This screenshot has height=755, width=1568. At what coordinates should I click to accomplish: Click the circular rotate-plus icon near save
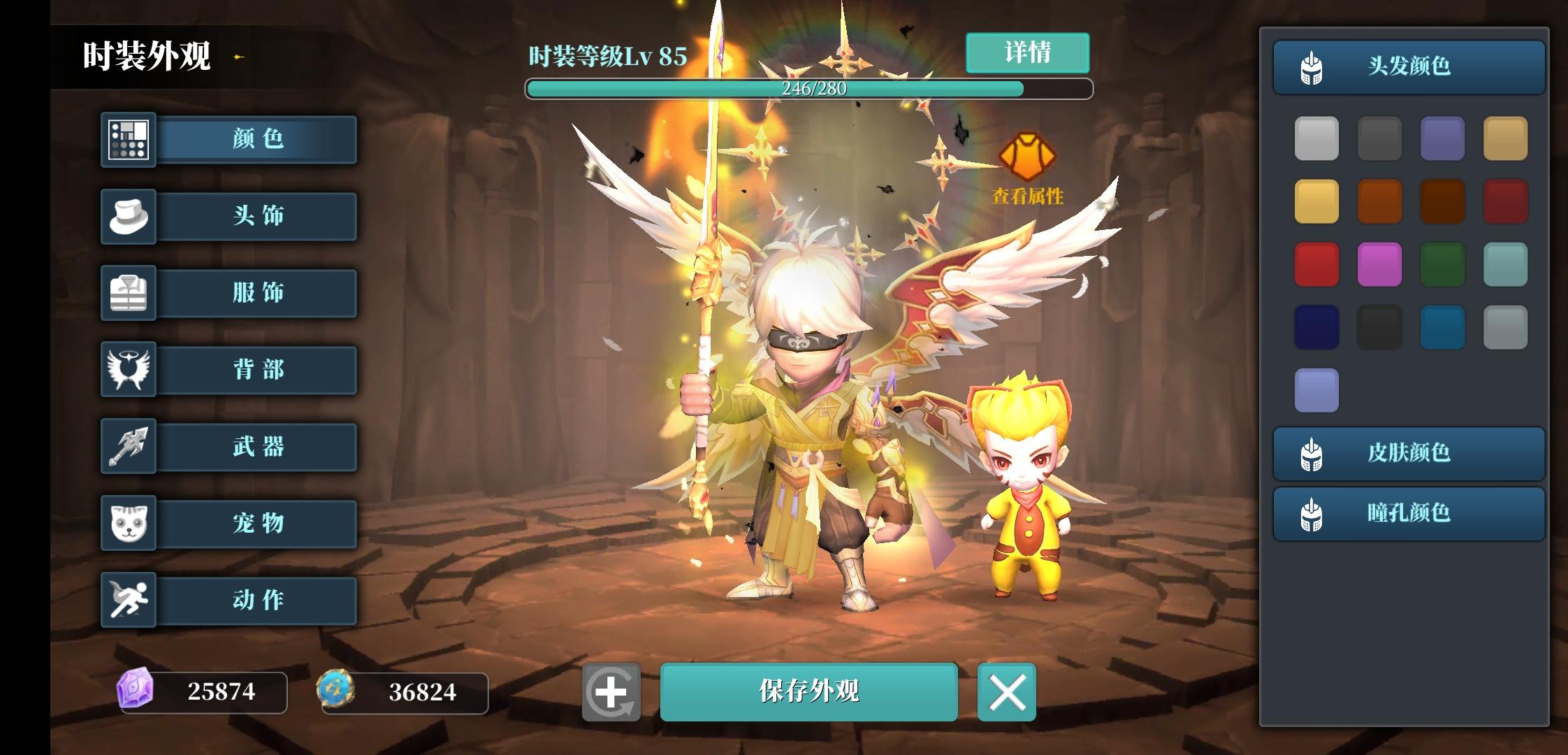(x=611, y=693)
